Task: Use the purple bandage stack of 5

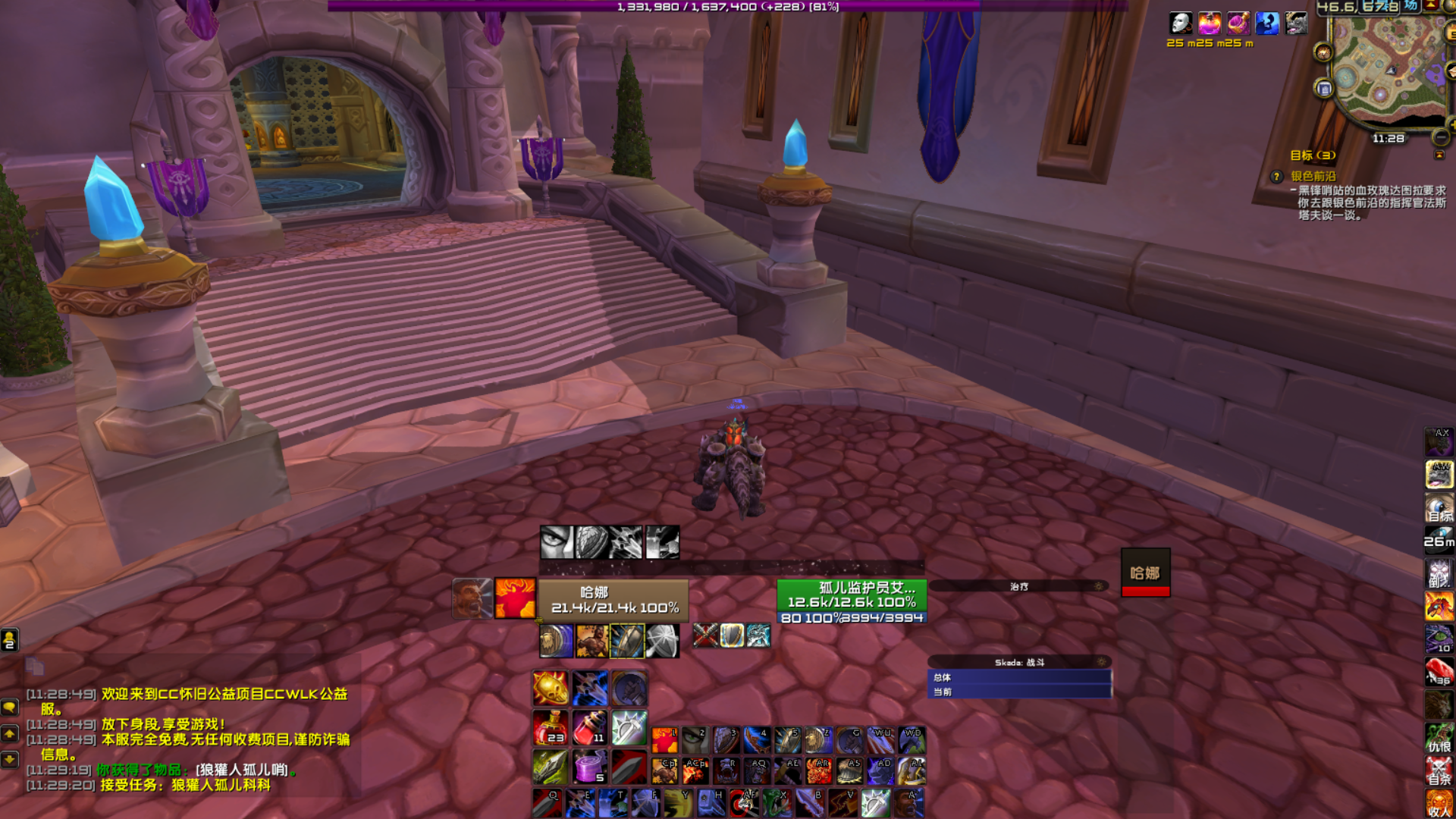Action: click(x=589, y=767)
